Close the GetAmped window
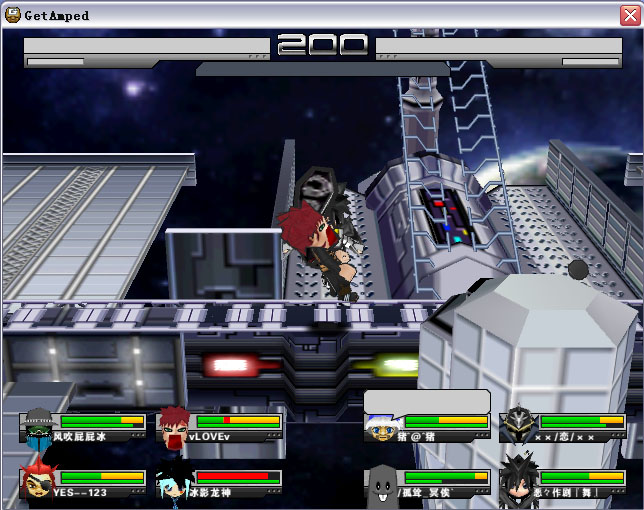Viewport: 644px width, 510px height. point(627,14)
